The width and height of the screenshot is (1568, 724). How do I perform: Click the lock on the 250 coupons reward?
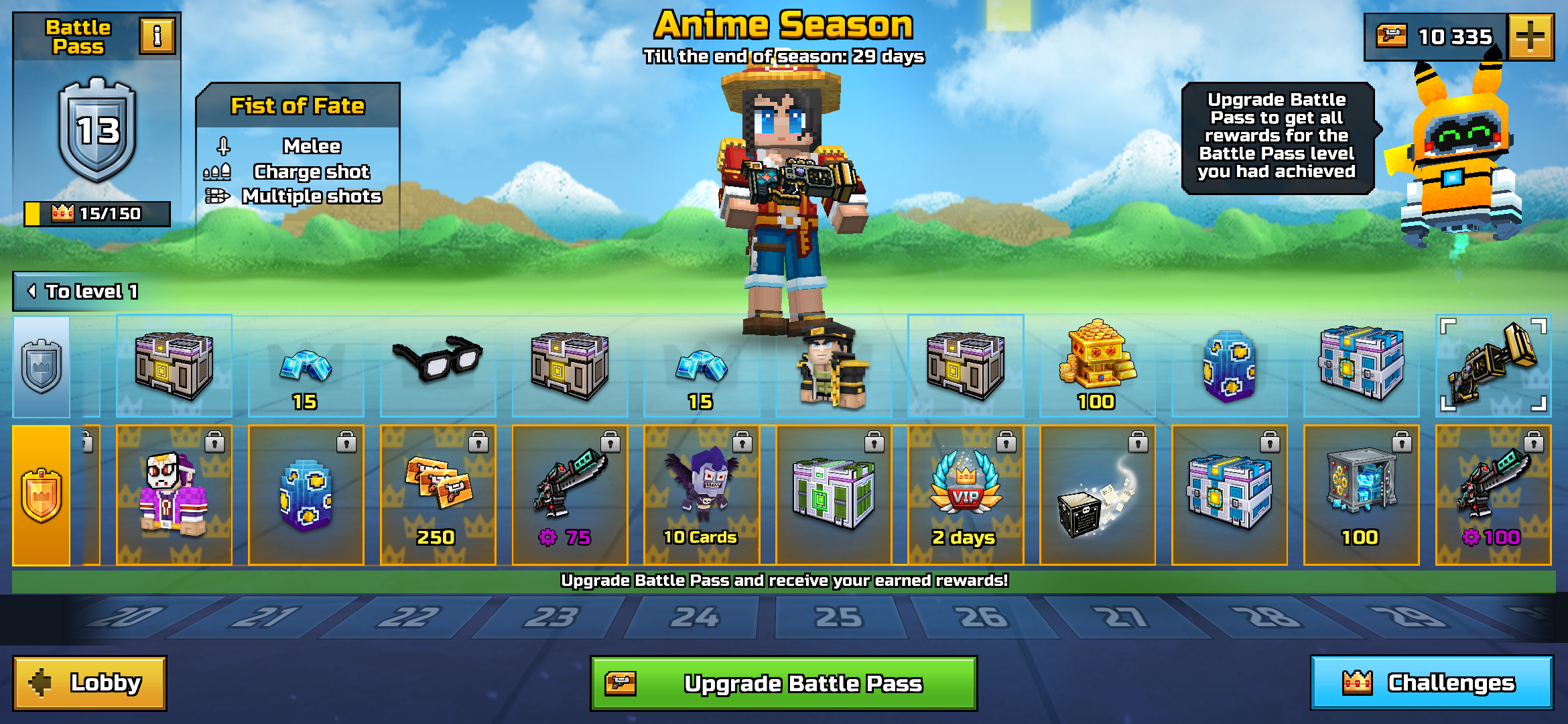coord(478,441)
